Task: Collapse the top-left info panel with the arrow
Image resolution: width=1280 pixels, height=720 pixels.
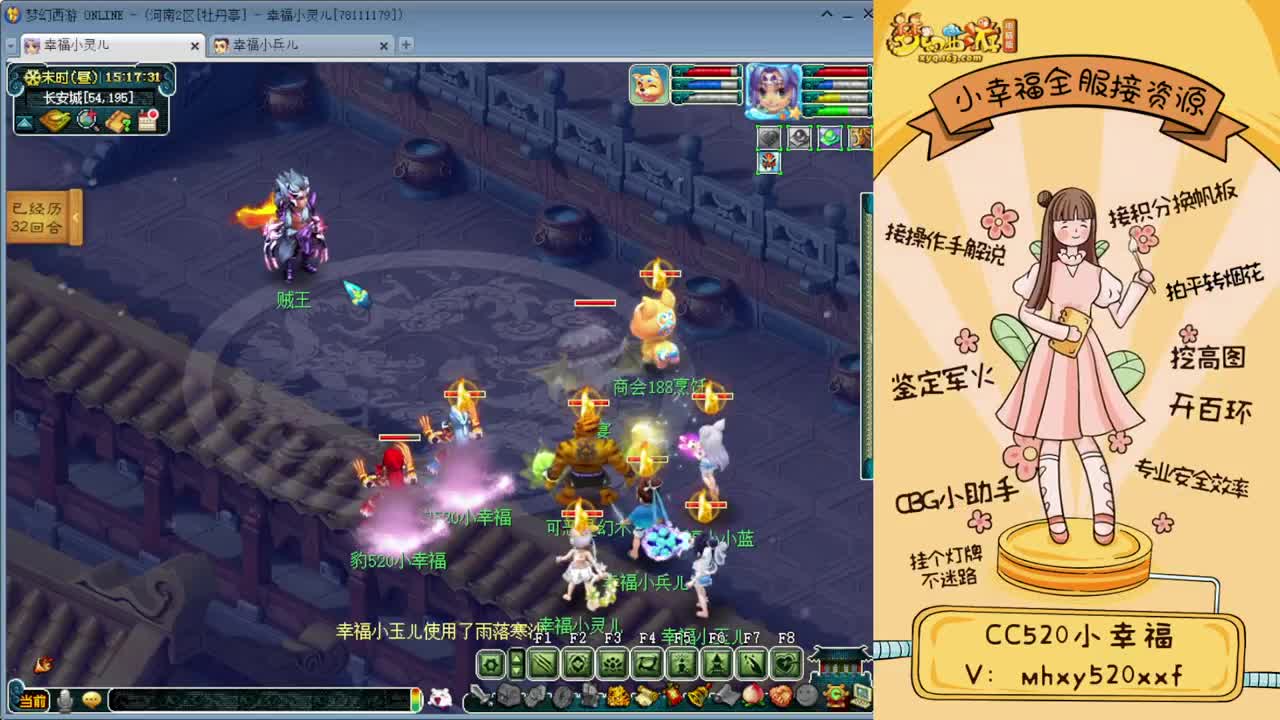Action: tap(23, 124)
